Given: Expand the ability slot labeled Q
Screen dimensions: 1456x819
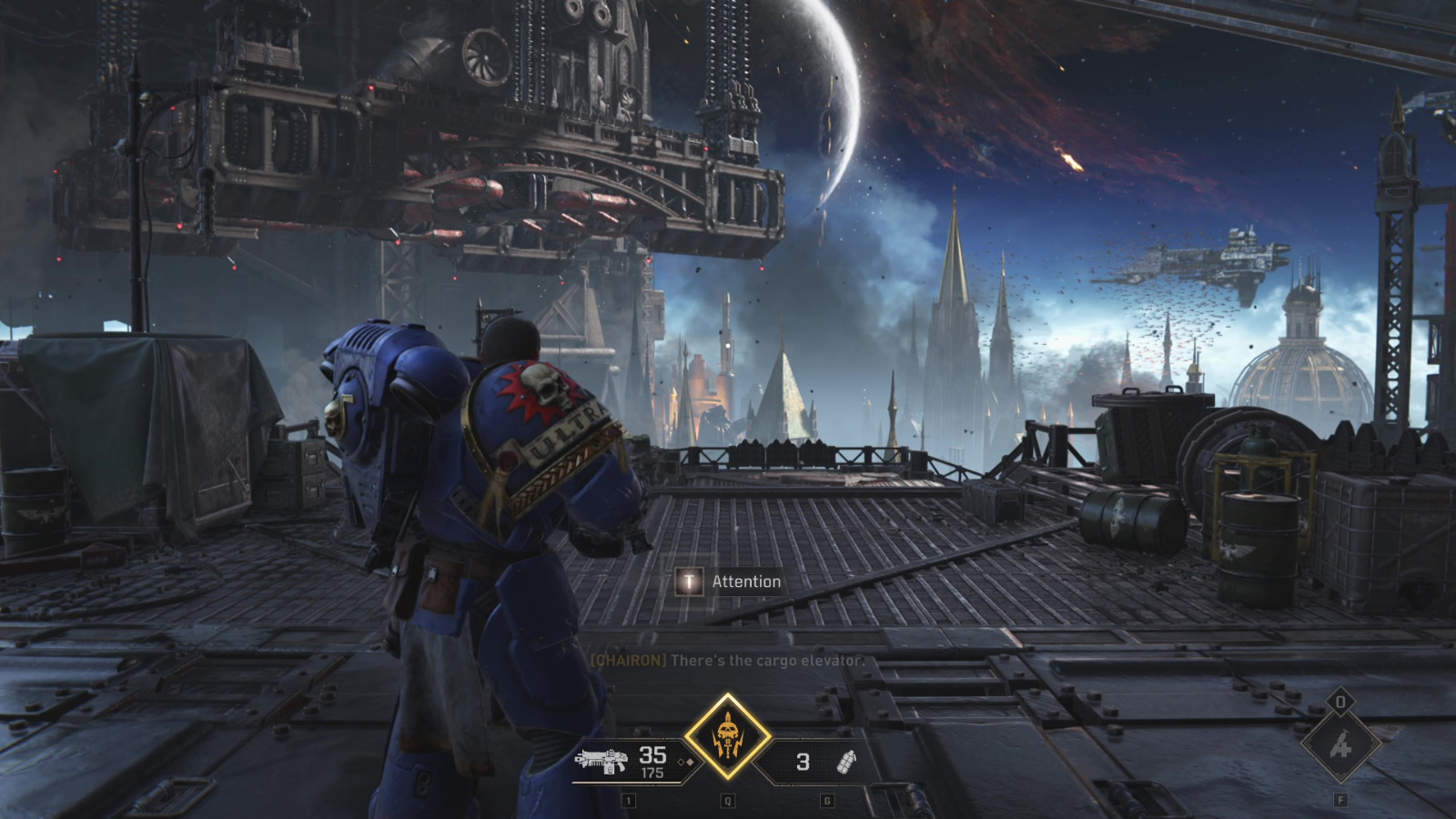Looking at the screenshot, I should click(727, 801).
